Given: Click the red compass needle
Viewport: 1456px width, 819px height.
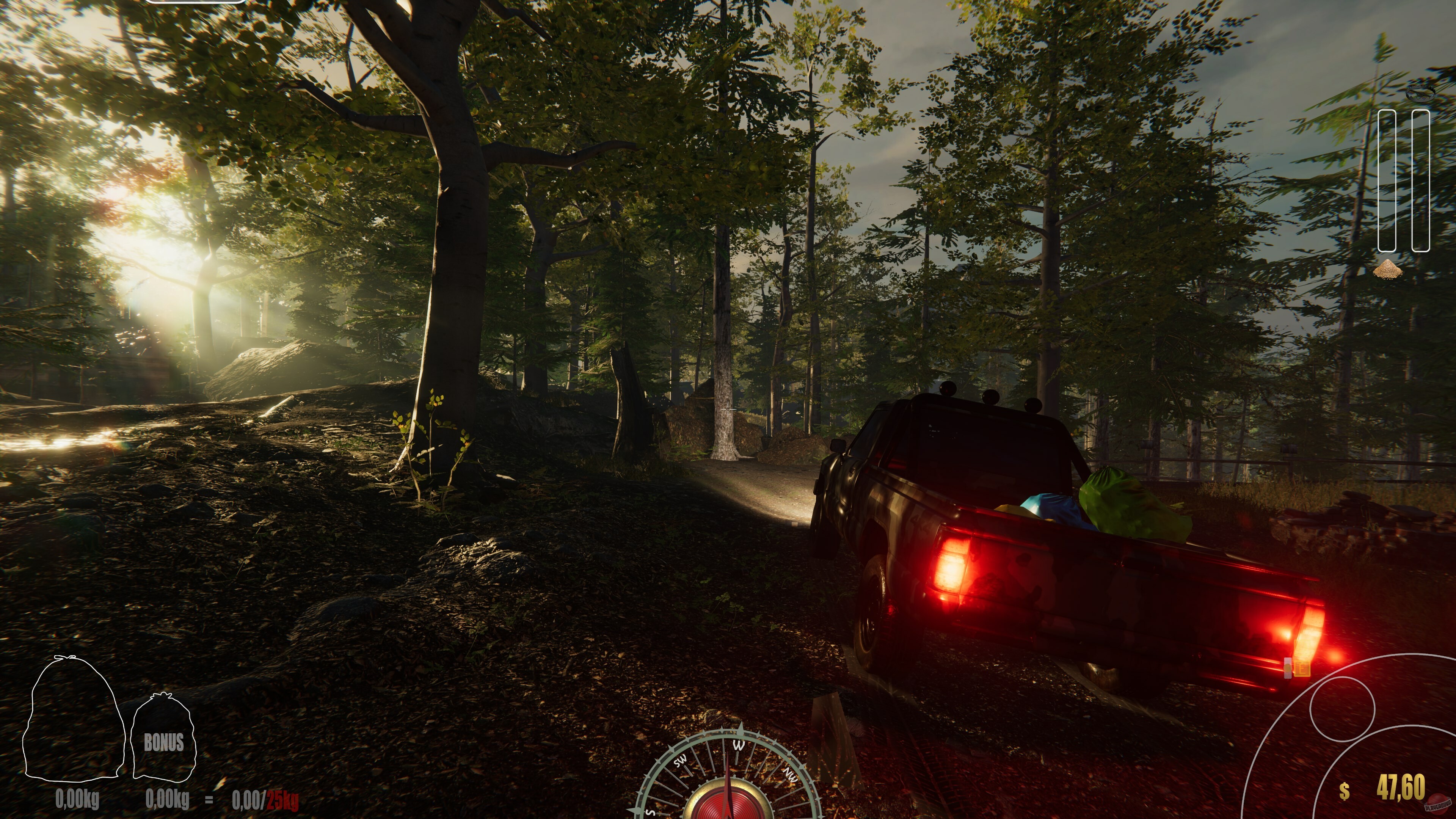Looking at the screenshot, I should [728, 789].
